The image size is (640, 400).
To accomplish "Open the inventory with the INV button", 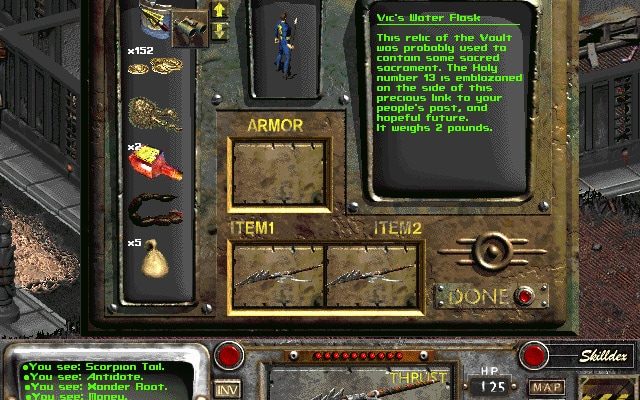I will click(229, 388).
